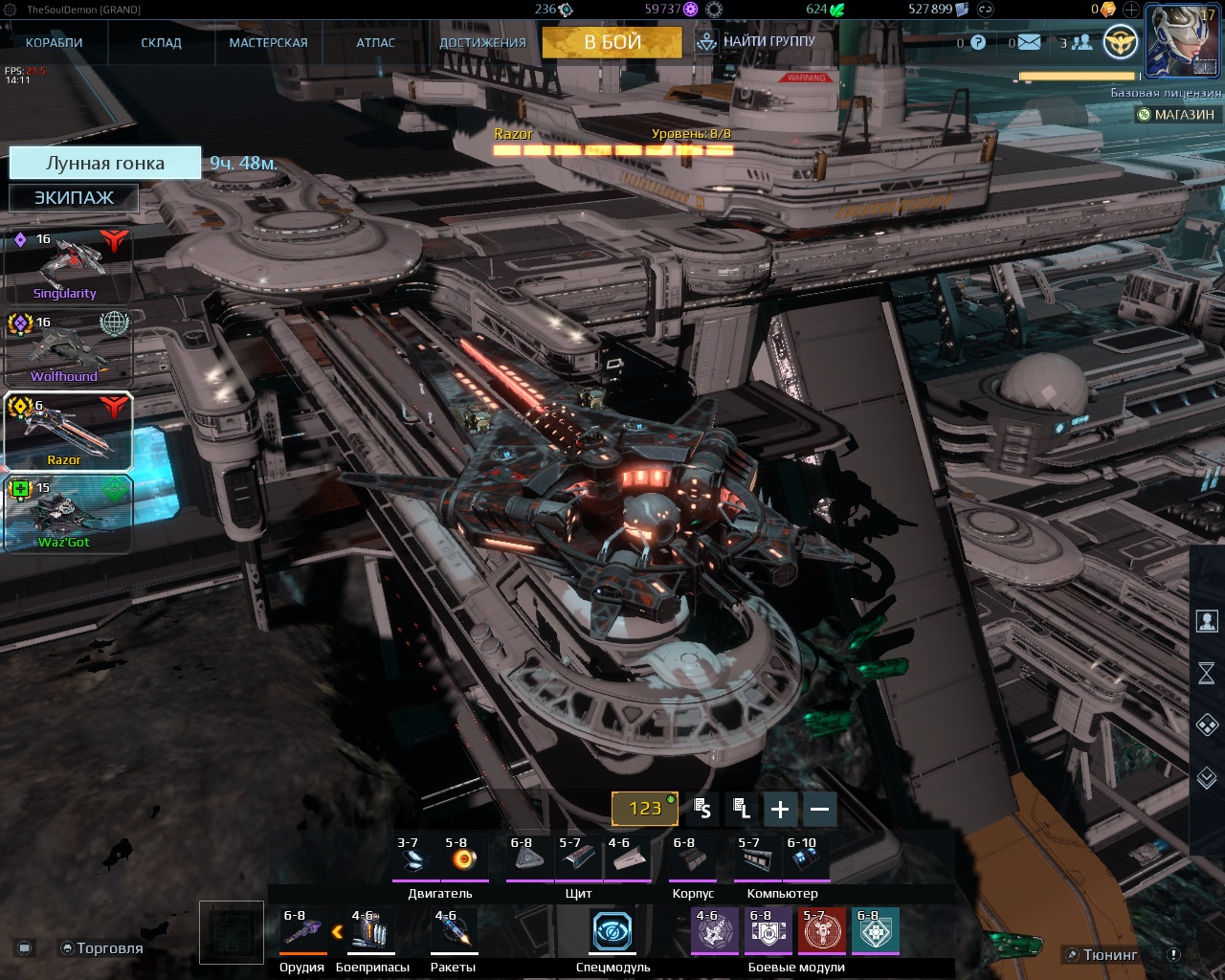
Task: Open the Лунная гонка event
Action: pyautogui.click(x=105, y=163)
